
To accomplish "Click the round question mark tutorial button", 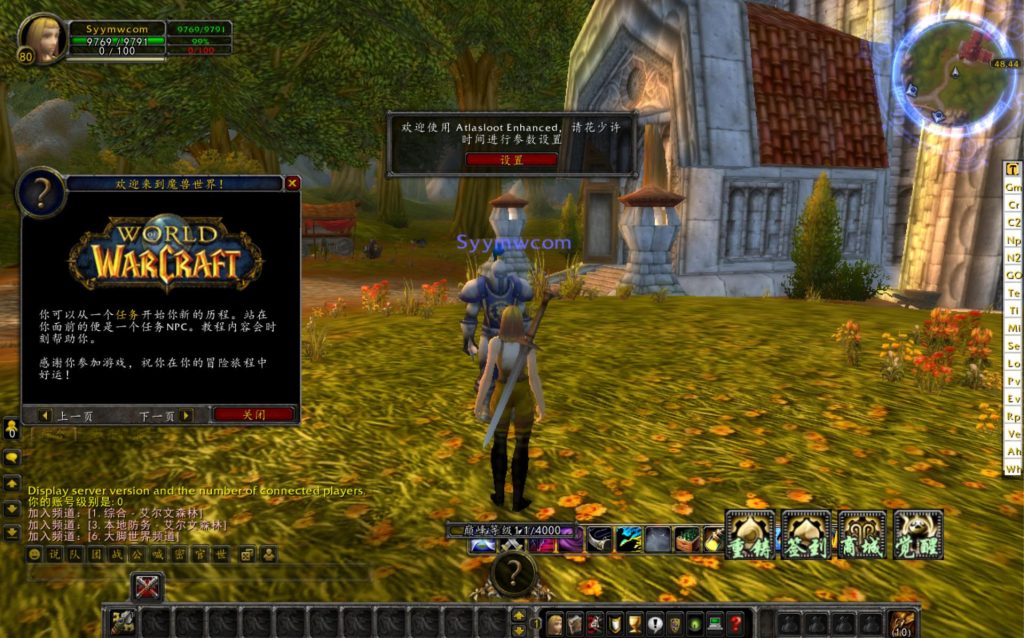I will (x=513, y=573).
